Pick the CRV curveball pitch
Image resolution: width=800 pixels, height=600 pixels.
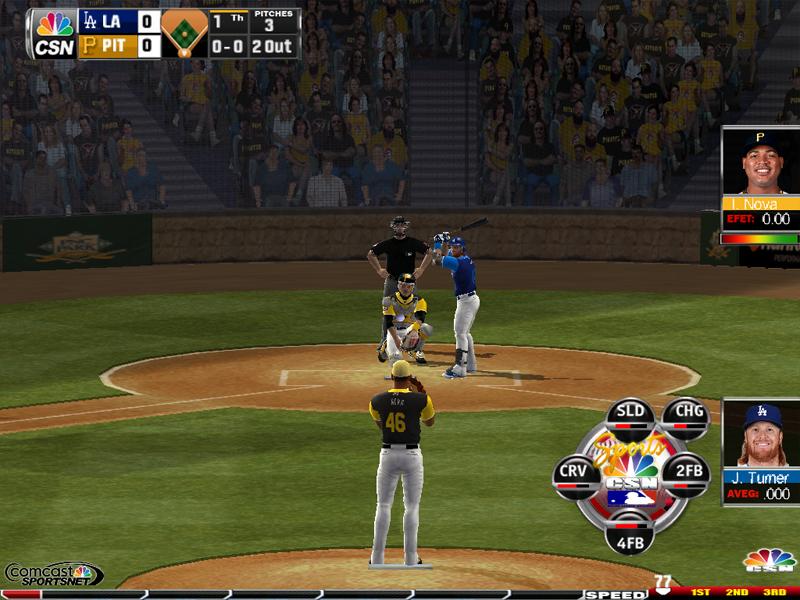573,472
